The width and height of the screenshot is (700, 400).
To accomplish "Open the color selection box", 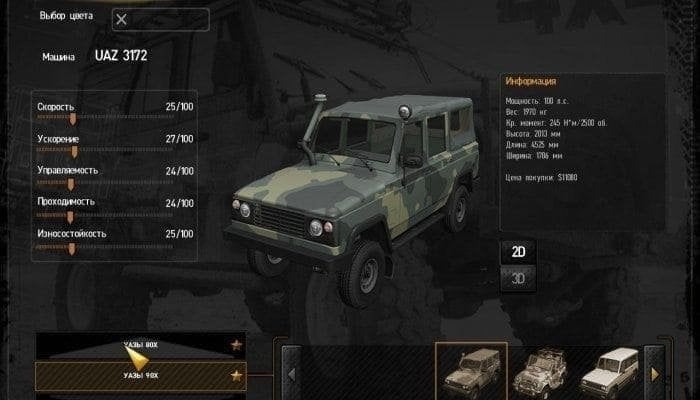I will tap(160, 19).
